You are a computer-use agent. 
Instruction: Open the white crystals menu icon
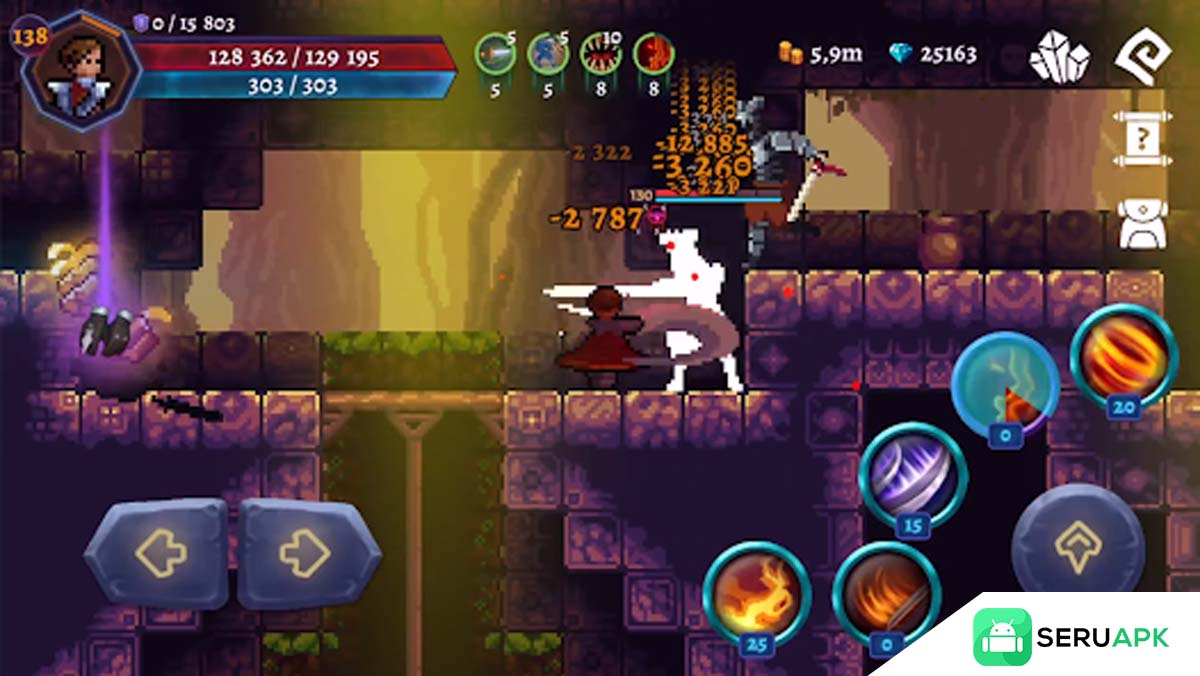pos(1060,56)
